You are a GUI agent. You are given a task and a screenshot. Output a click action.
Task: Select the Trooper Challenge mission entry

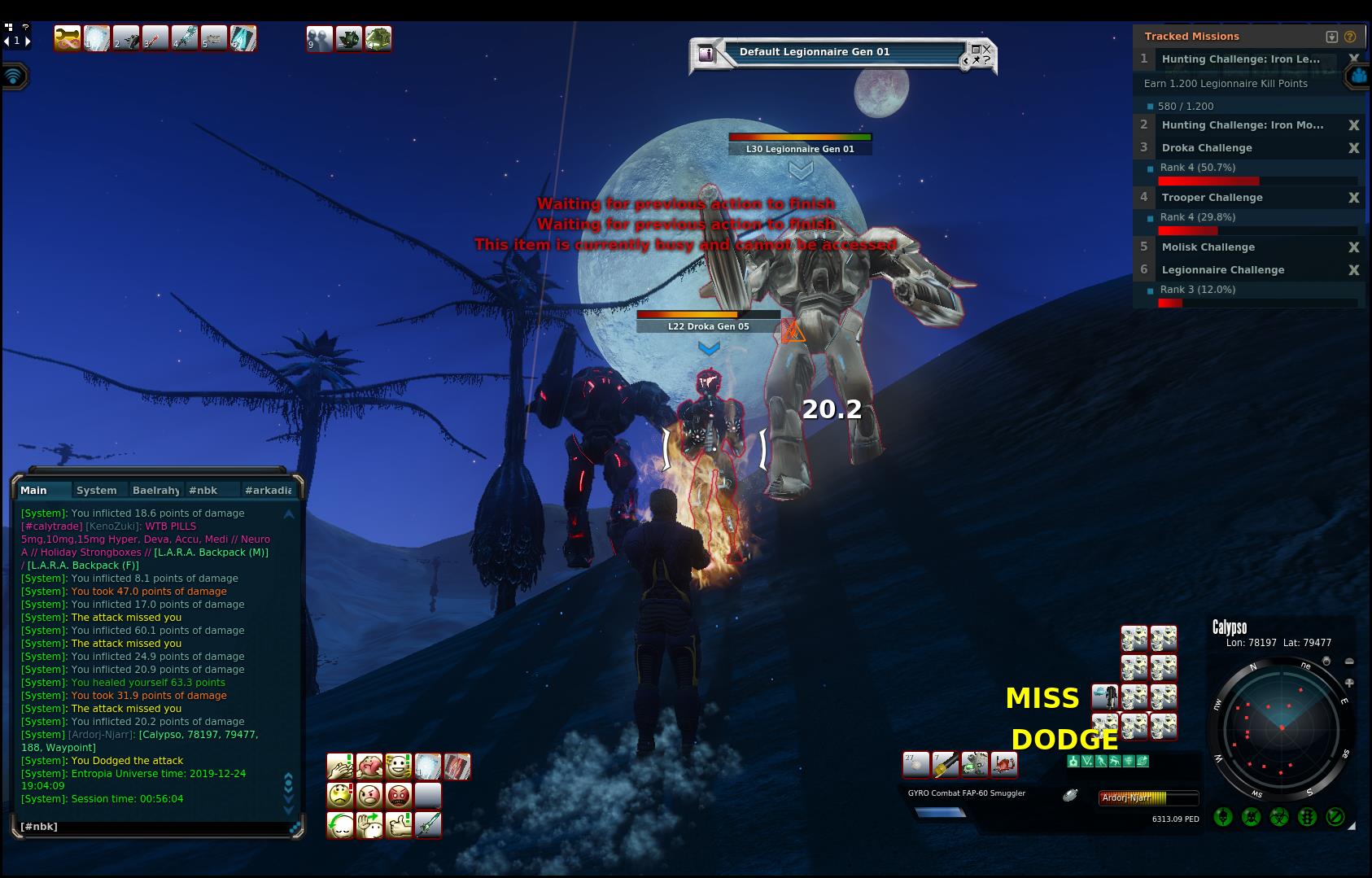1212,198
